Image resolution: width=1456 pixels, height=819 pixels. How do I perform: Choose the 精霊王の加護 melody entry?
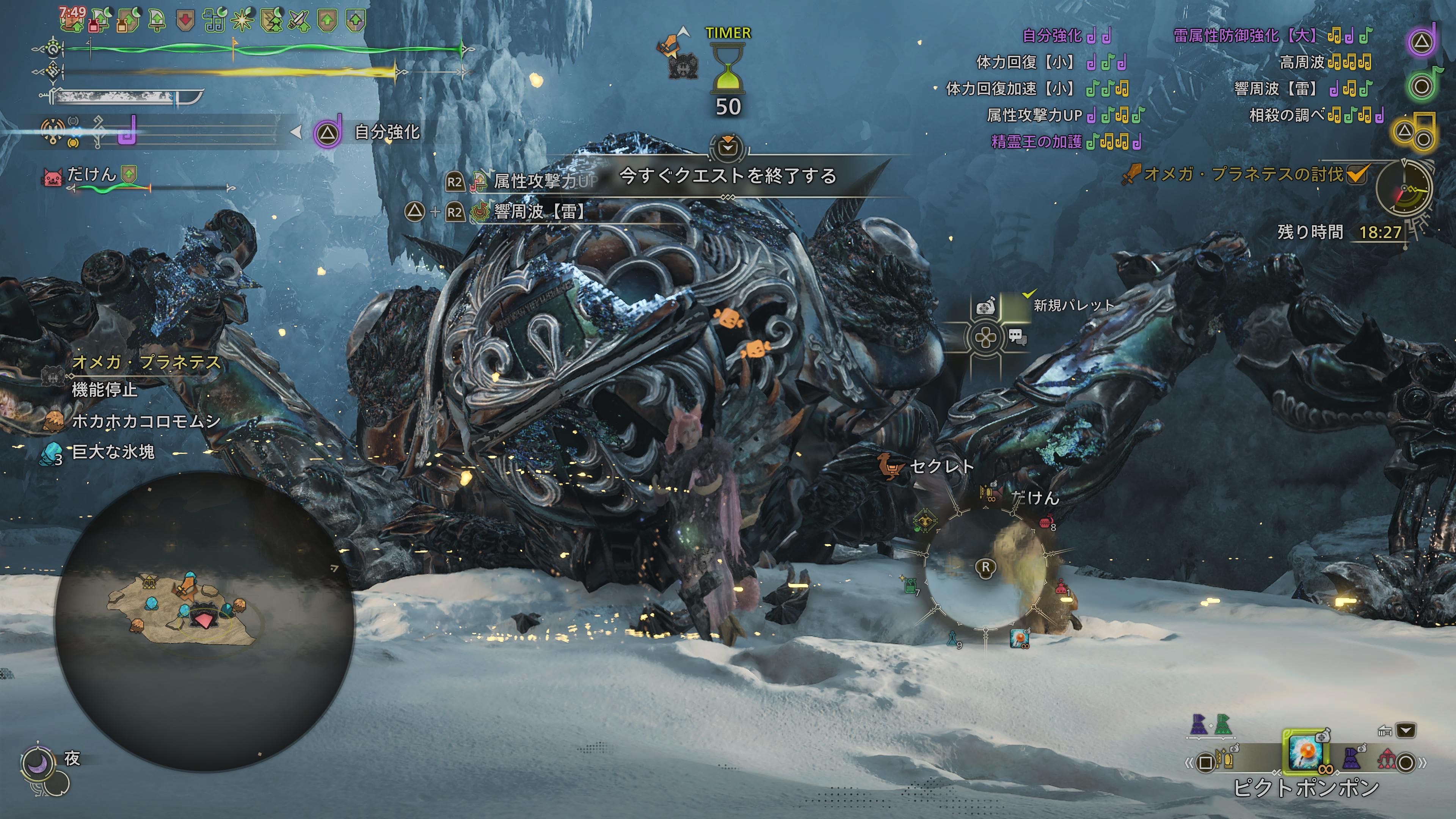[1036, 141]
